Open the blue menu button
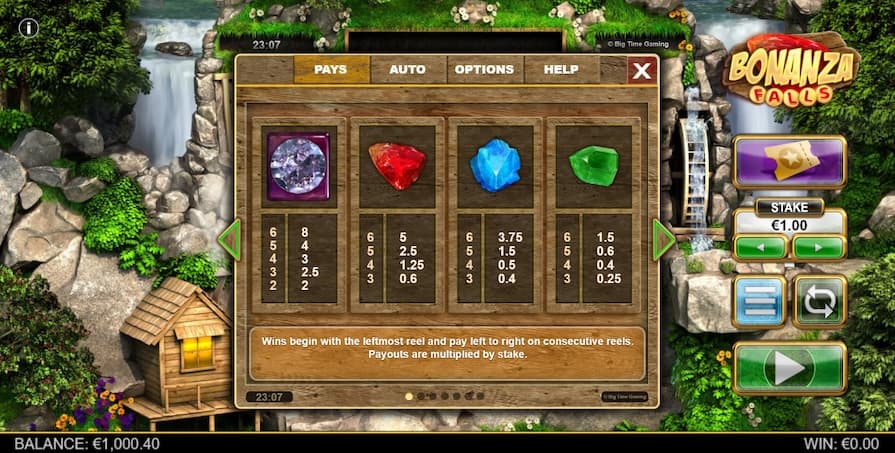This screenshot has height=453, width=895. pyautogui.click(x=759, y=302)
